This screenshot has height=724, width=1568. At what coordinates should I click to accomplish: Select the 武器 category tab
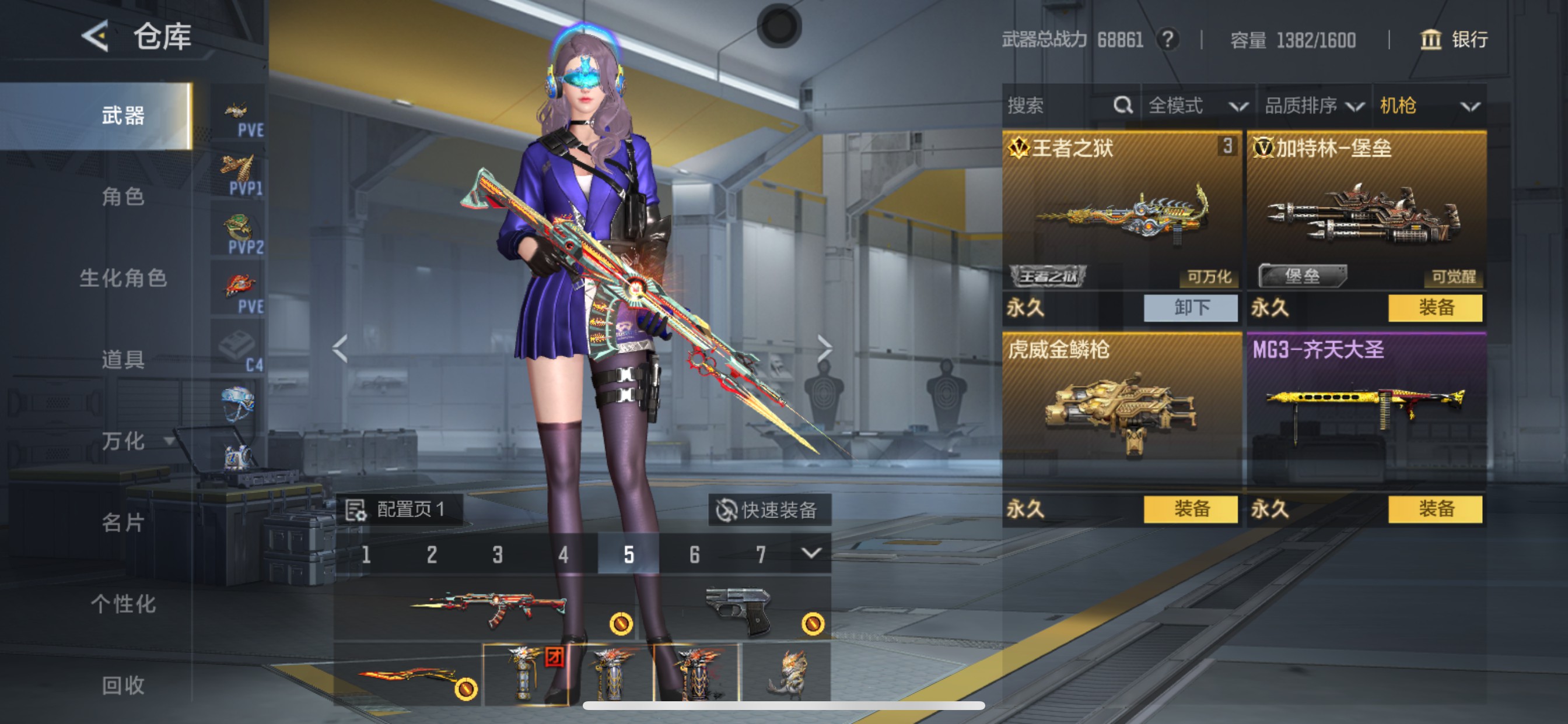[x=123, y=115]
